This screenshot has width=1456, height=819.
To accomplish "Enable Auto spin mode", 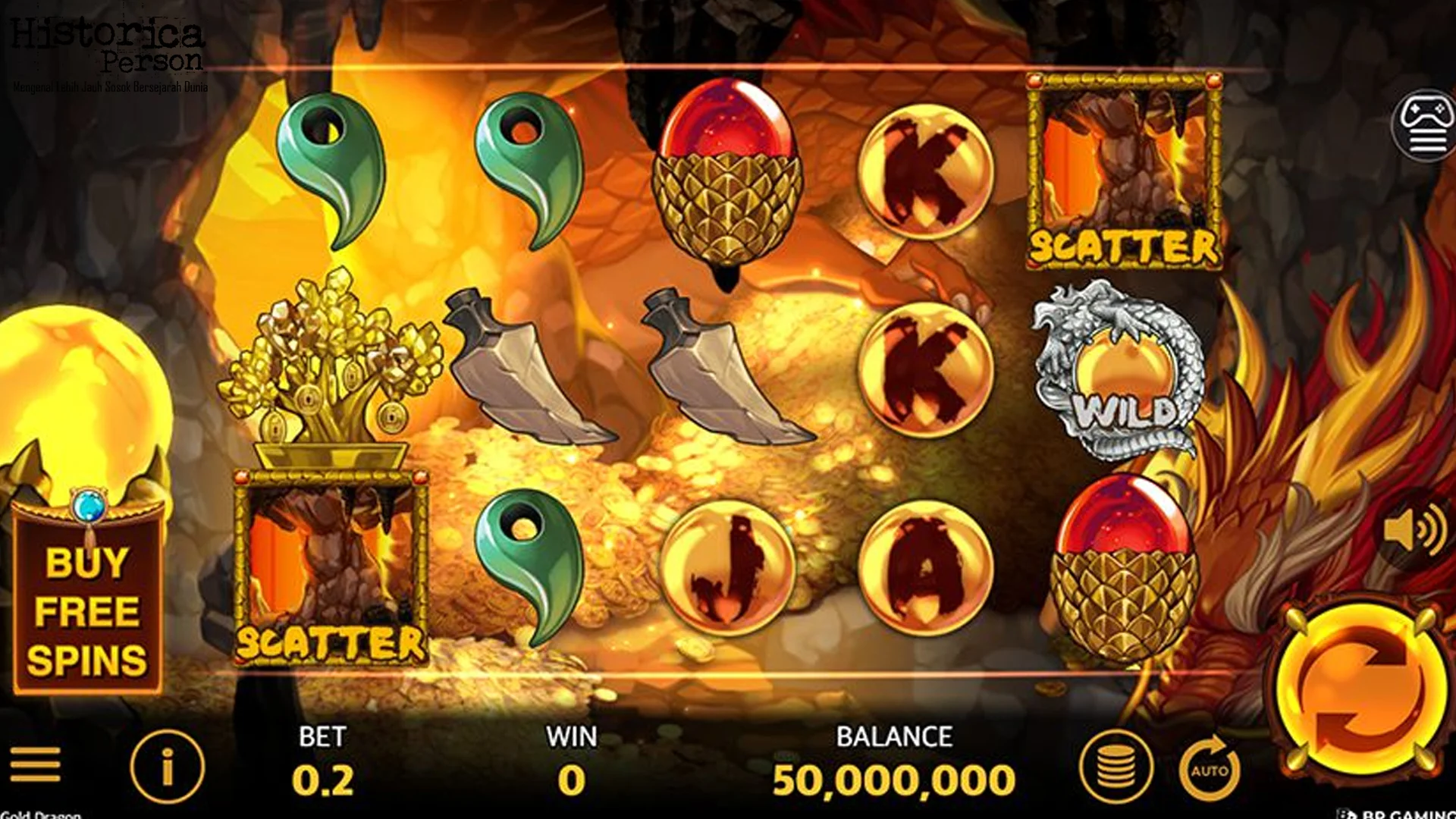I will (x=1210, y=769).
